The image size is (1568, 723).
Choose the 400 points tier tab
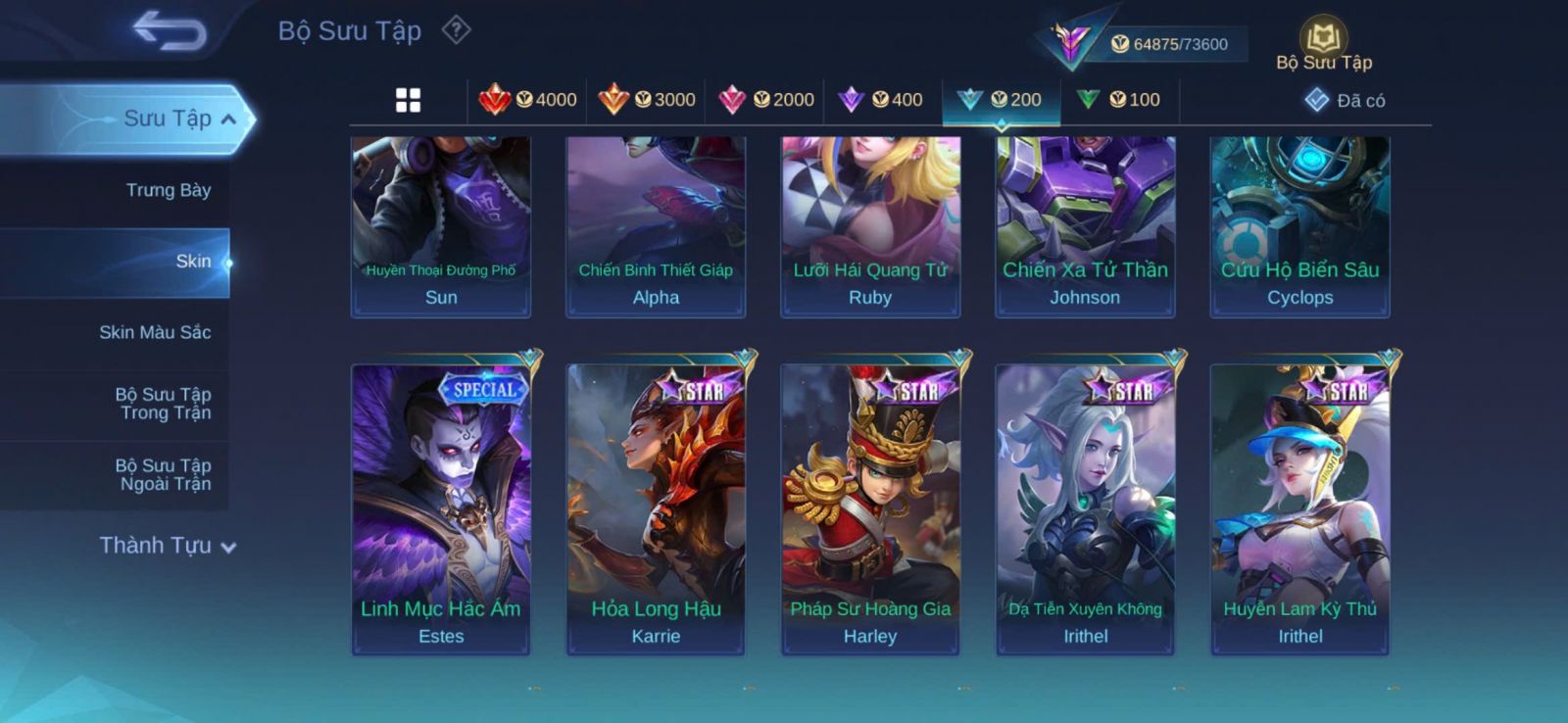[881, 100]
